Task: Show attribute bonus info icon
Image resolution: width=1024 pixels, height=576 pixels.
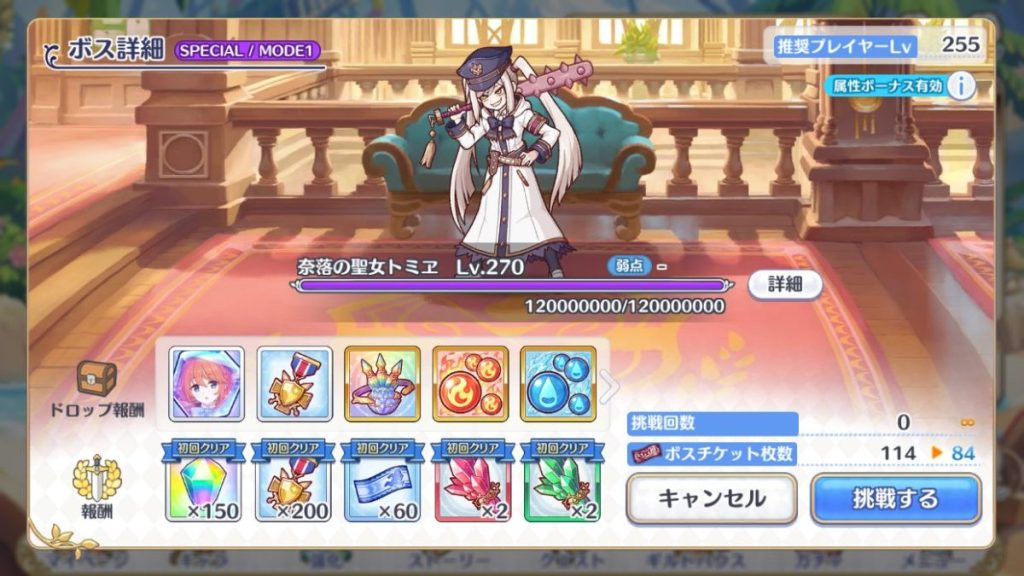Action: pos(960,86)
